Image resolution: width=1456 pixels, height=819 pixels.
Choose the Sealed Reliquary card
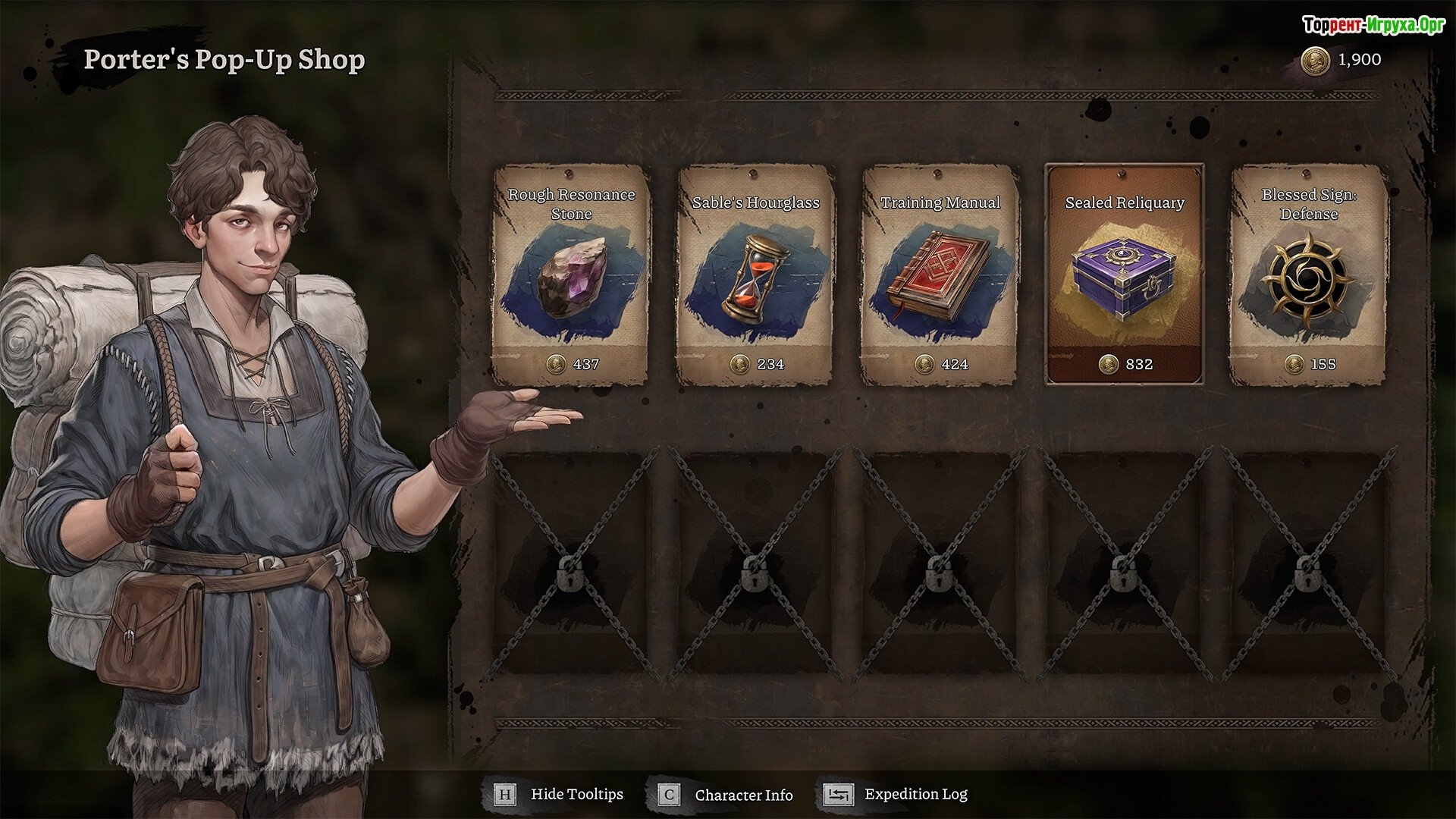click(x=1124, y=276)
